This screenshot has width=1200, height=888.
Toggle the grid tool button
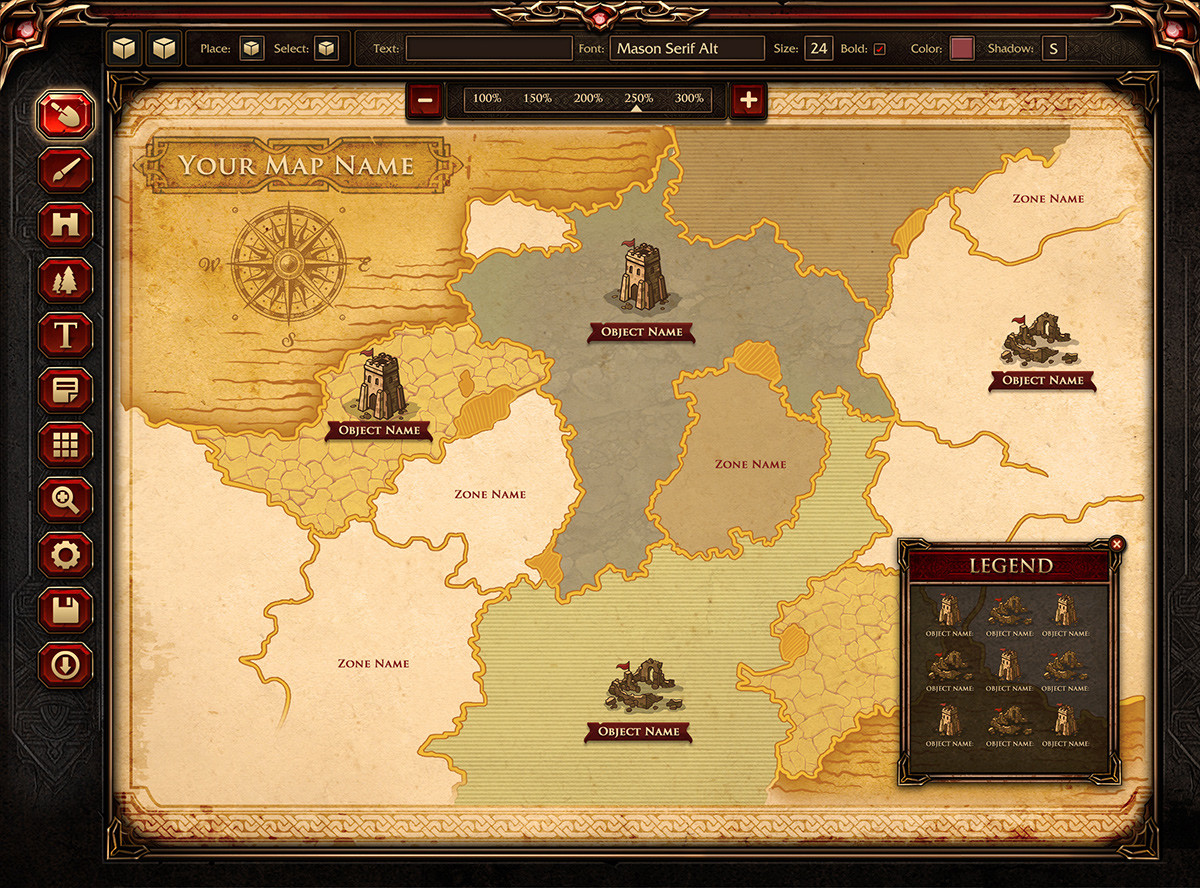tap(66, 445)
